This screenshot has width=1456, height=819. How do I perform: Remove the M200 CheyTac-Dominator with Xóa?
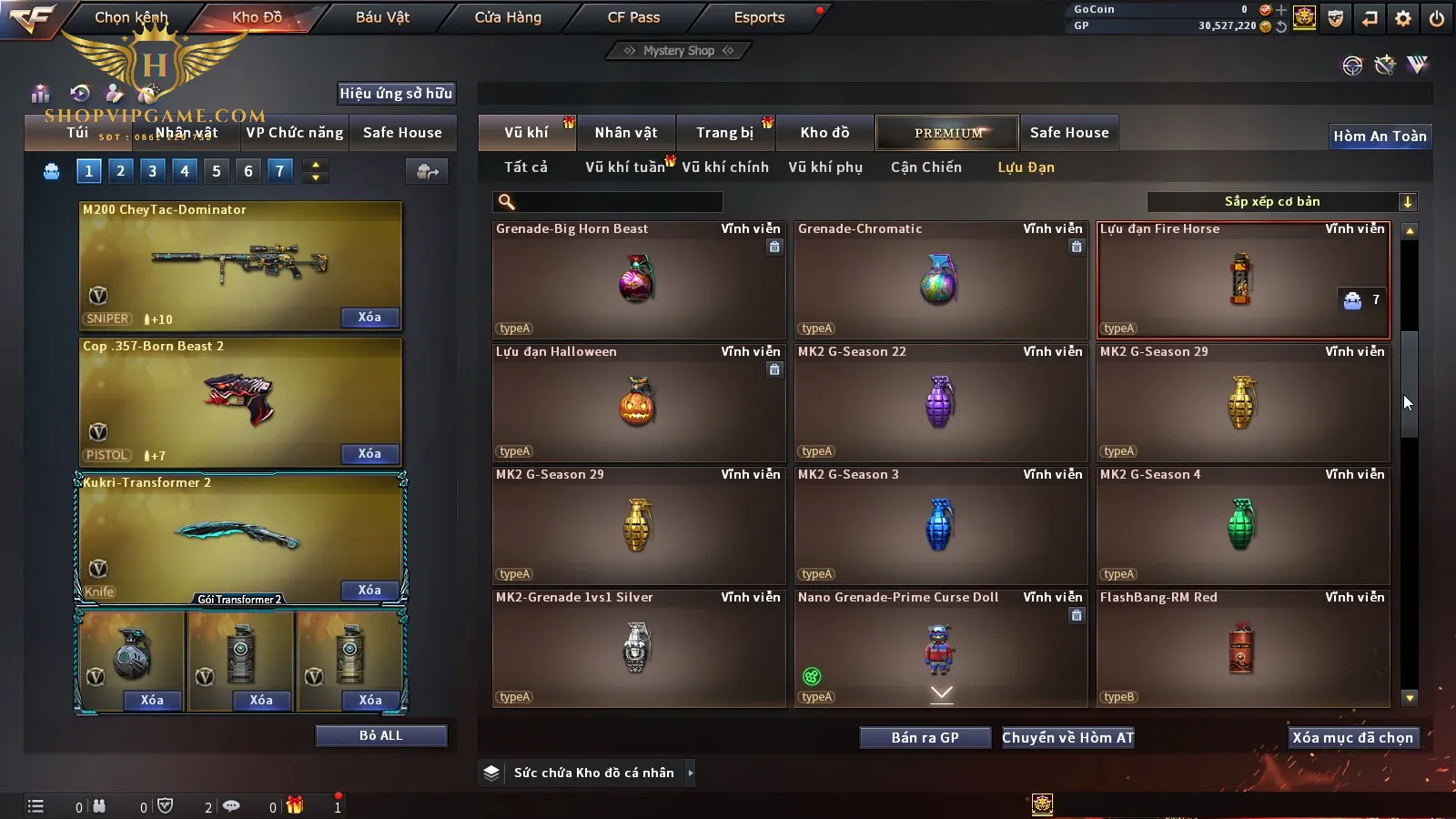(x=369, y=318)
